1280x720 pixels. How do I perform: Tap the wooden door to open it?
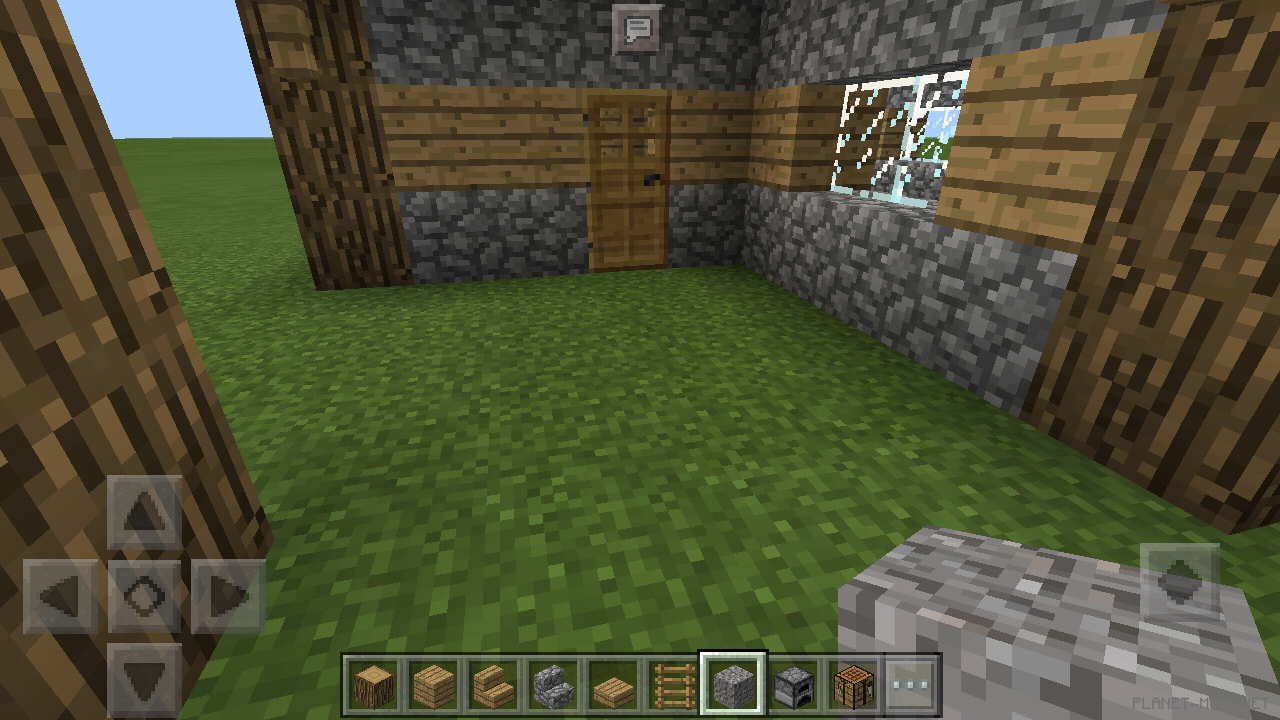point(630,180)
